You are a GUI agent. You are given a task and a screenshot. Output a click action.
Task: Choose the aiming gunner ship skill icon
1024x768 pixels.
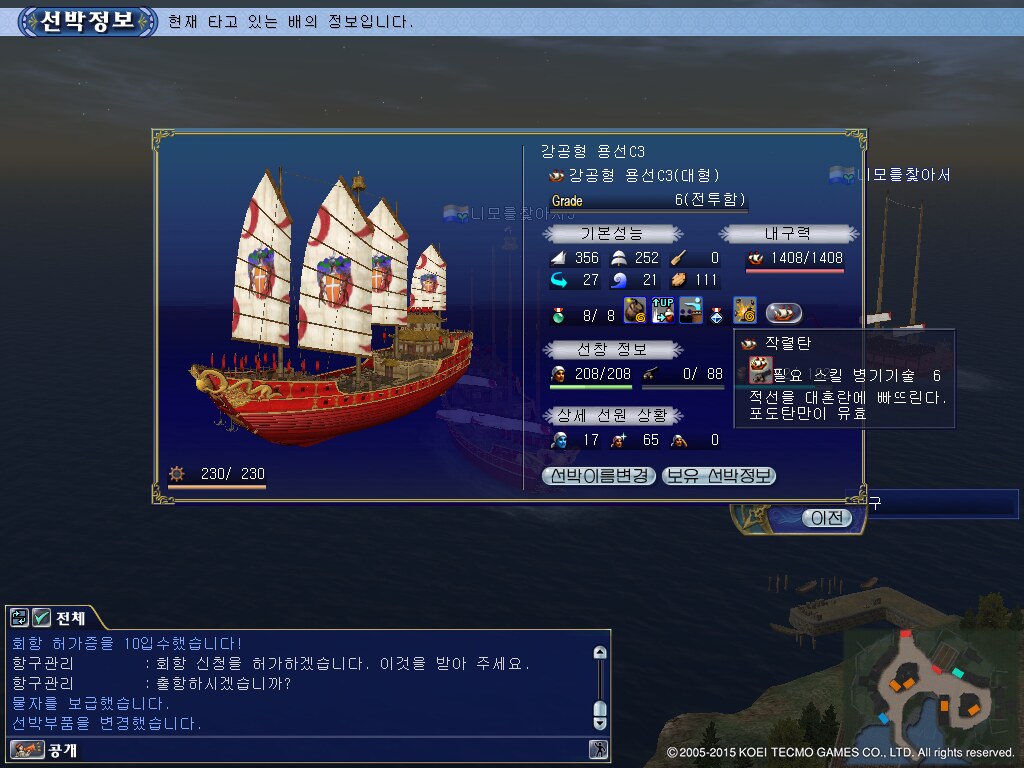[x=690, y=311]
